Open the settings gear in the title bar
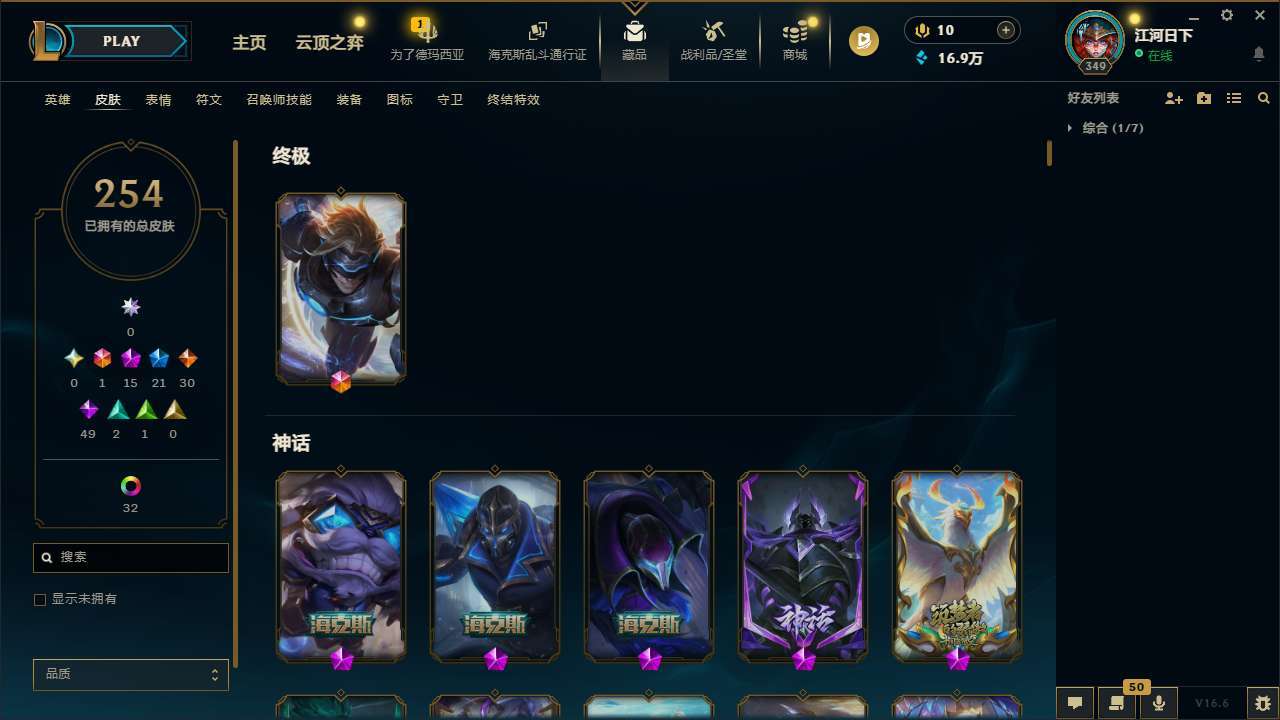 tap(1226, 15)
